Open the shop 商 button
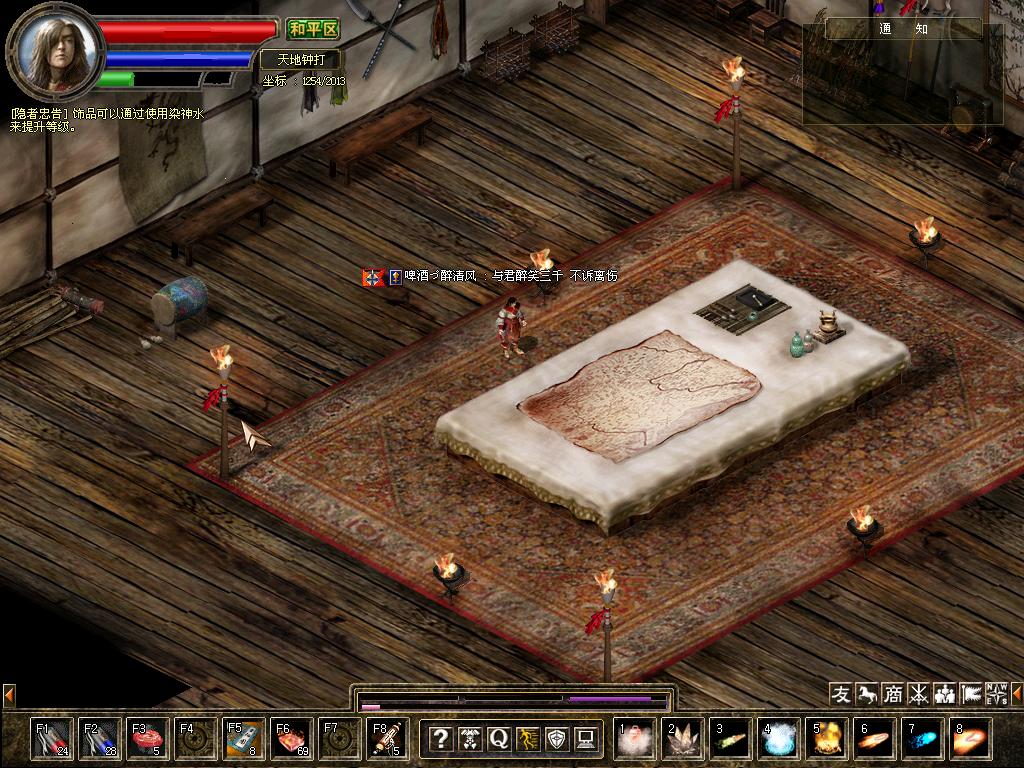1024x768 pixels. pyautogui.click(x=893, y=693)
